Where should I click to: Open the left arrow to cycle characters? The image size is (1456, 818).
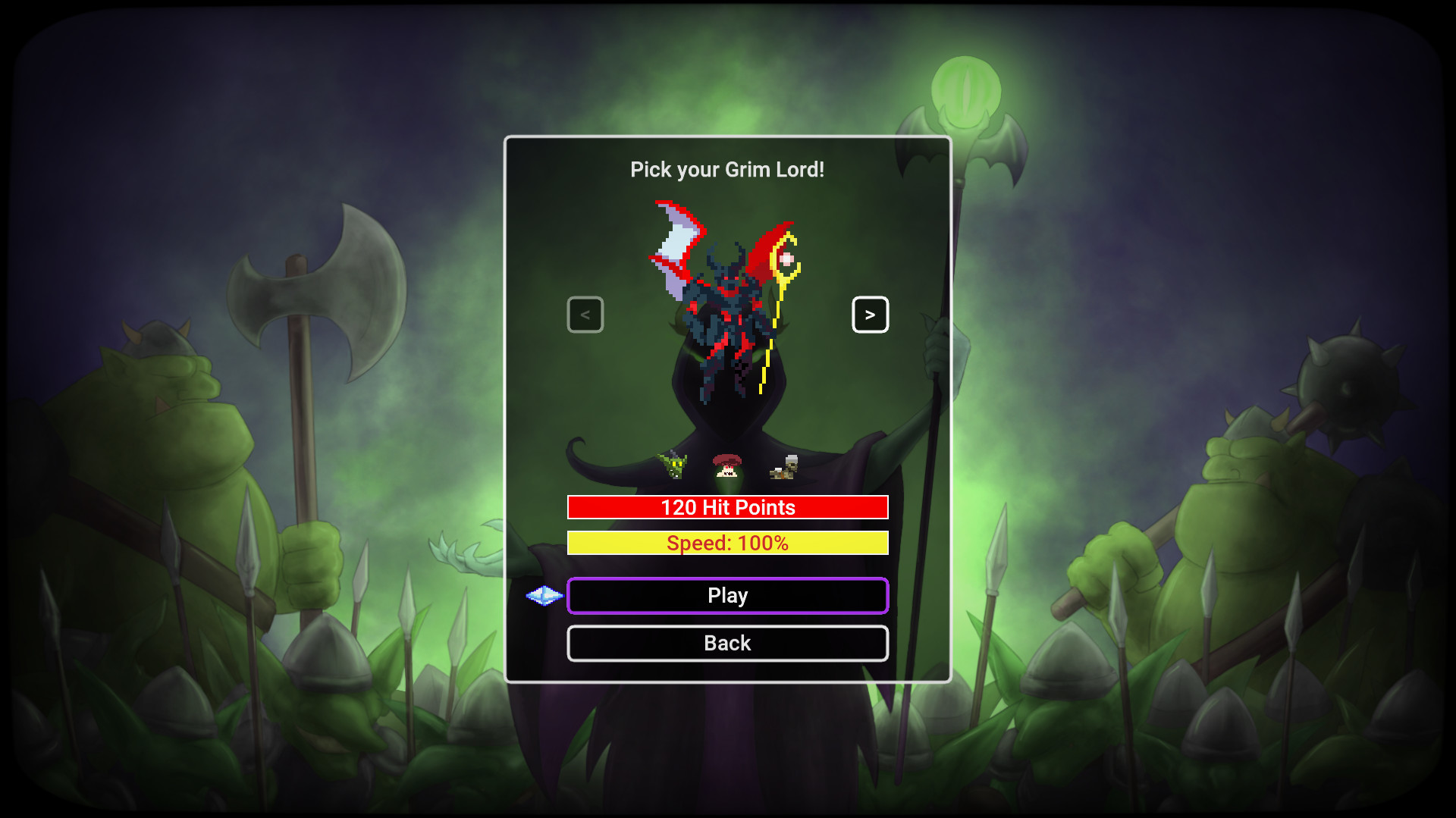point(585,314)
